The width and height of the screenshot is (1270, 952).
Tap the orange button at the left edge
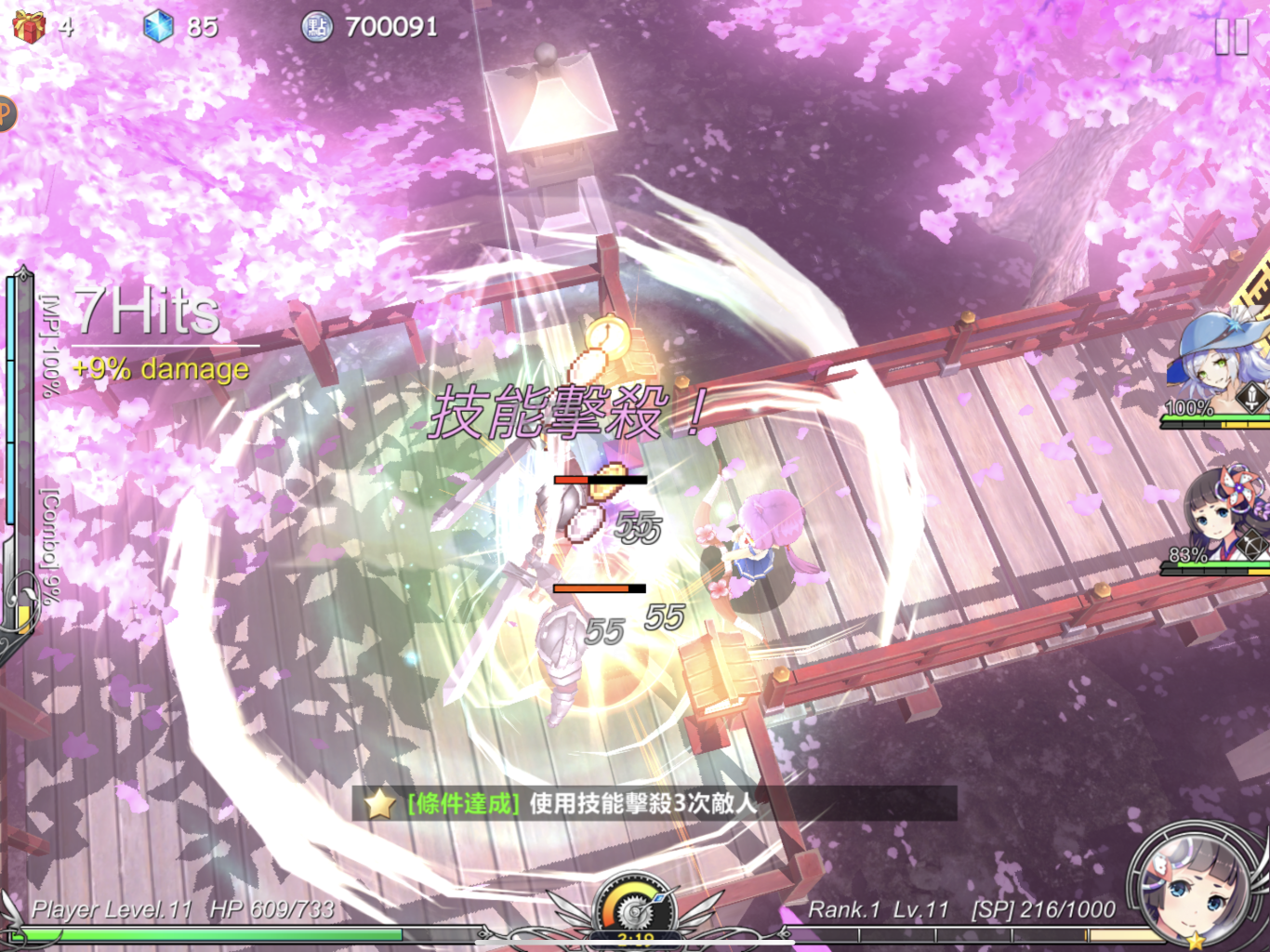6,113
